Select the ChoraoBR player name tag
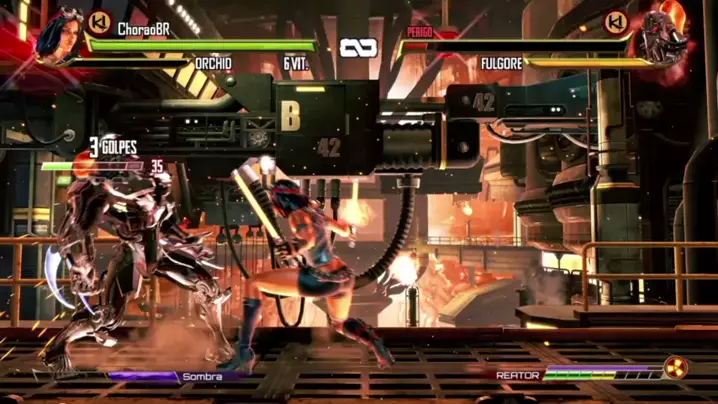Image resolution: width=718 pixels, height=404 pixels. (x=144, y=29)
